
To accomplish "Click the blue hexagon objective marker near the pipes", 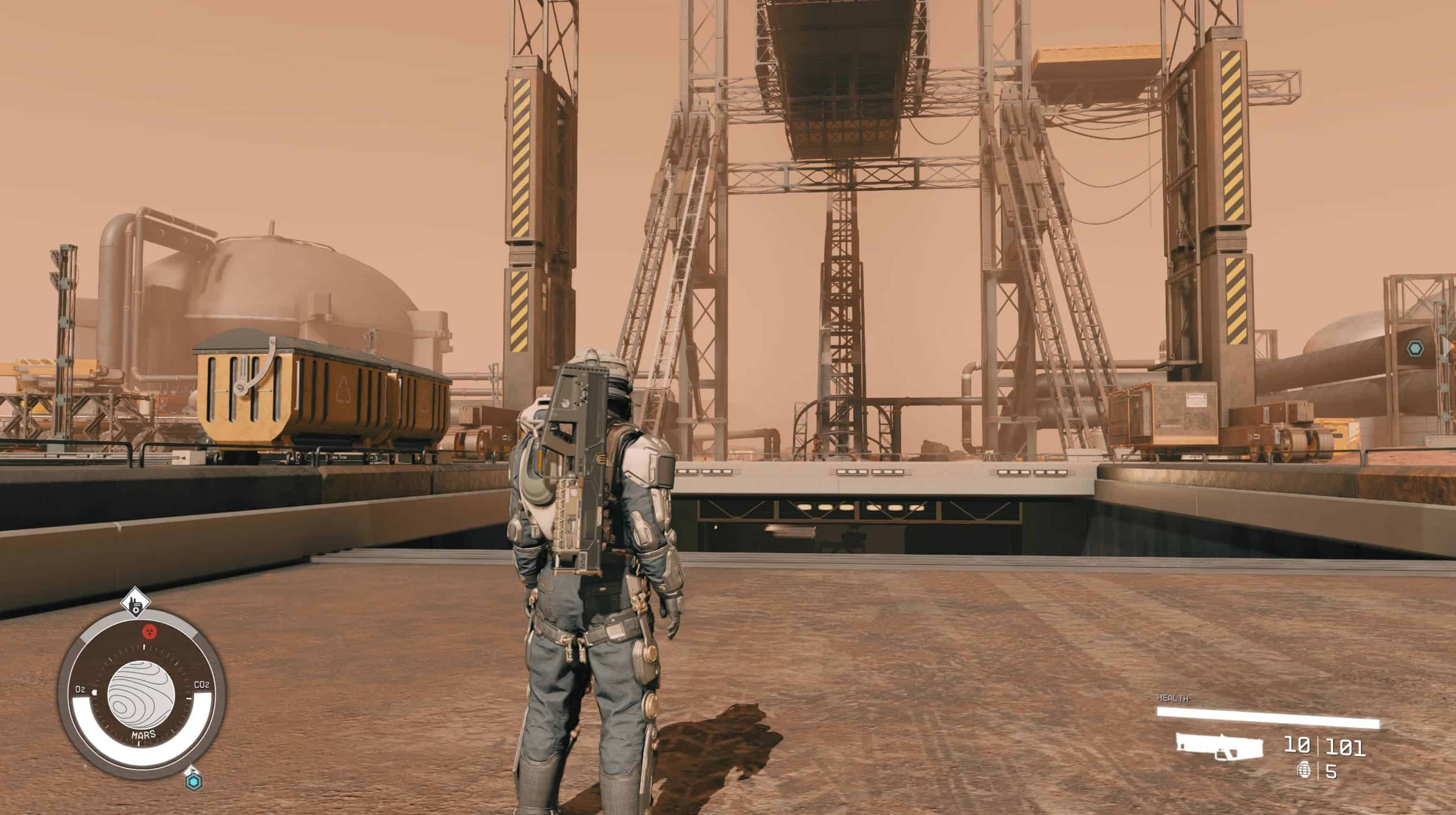I will (1415, 349).
